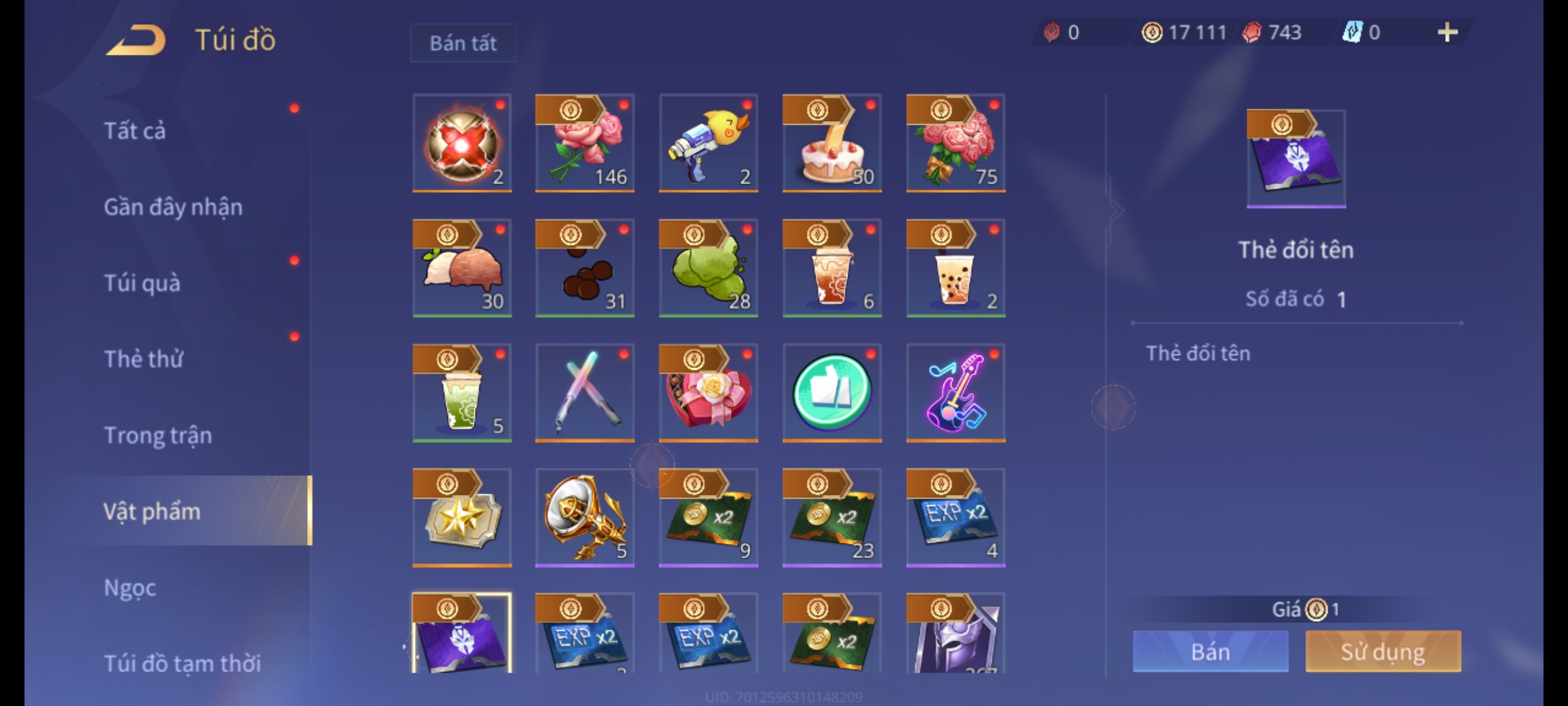Switch to the Trong trận tab
1568x706 pixels.
point(158,435)
